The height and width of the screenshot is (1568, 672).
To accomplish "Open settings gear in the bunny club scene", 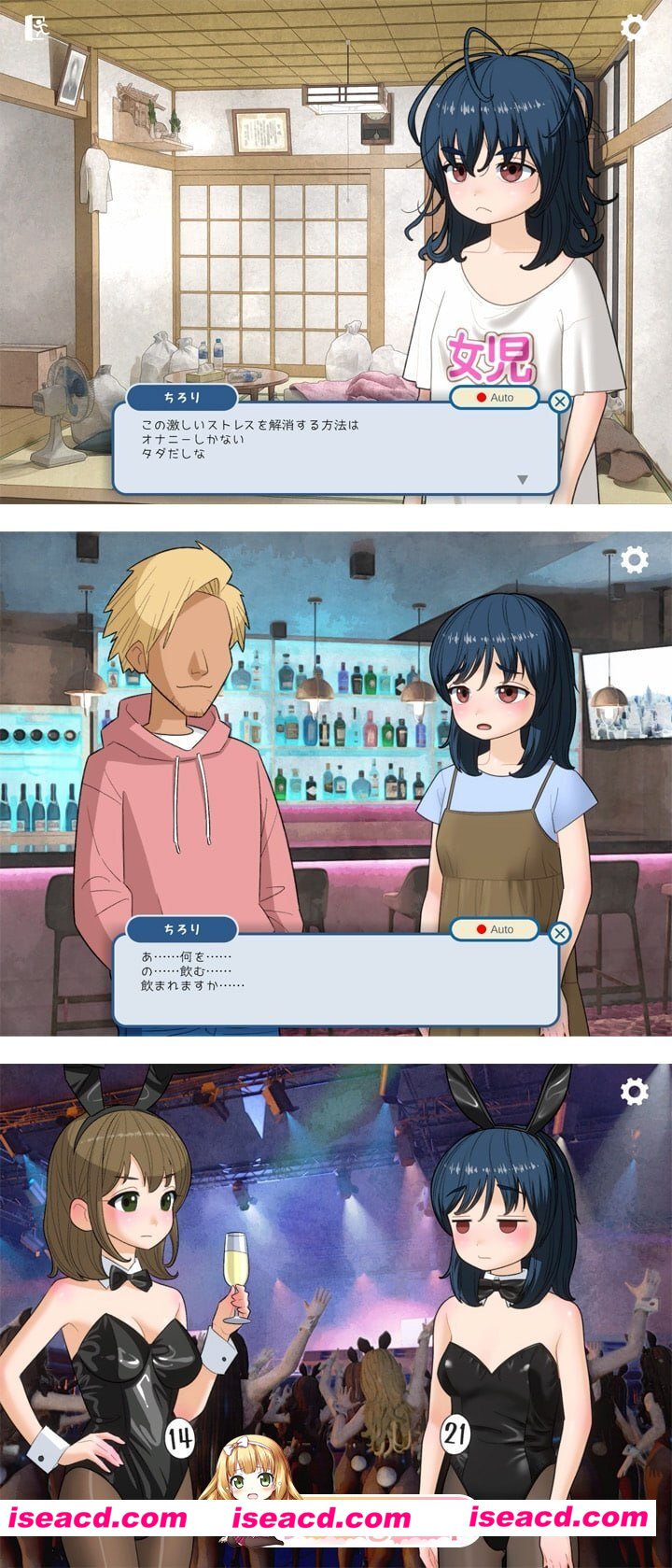I will point(634,1091).
